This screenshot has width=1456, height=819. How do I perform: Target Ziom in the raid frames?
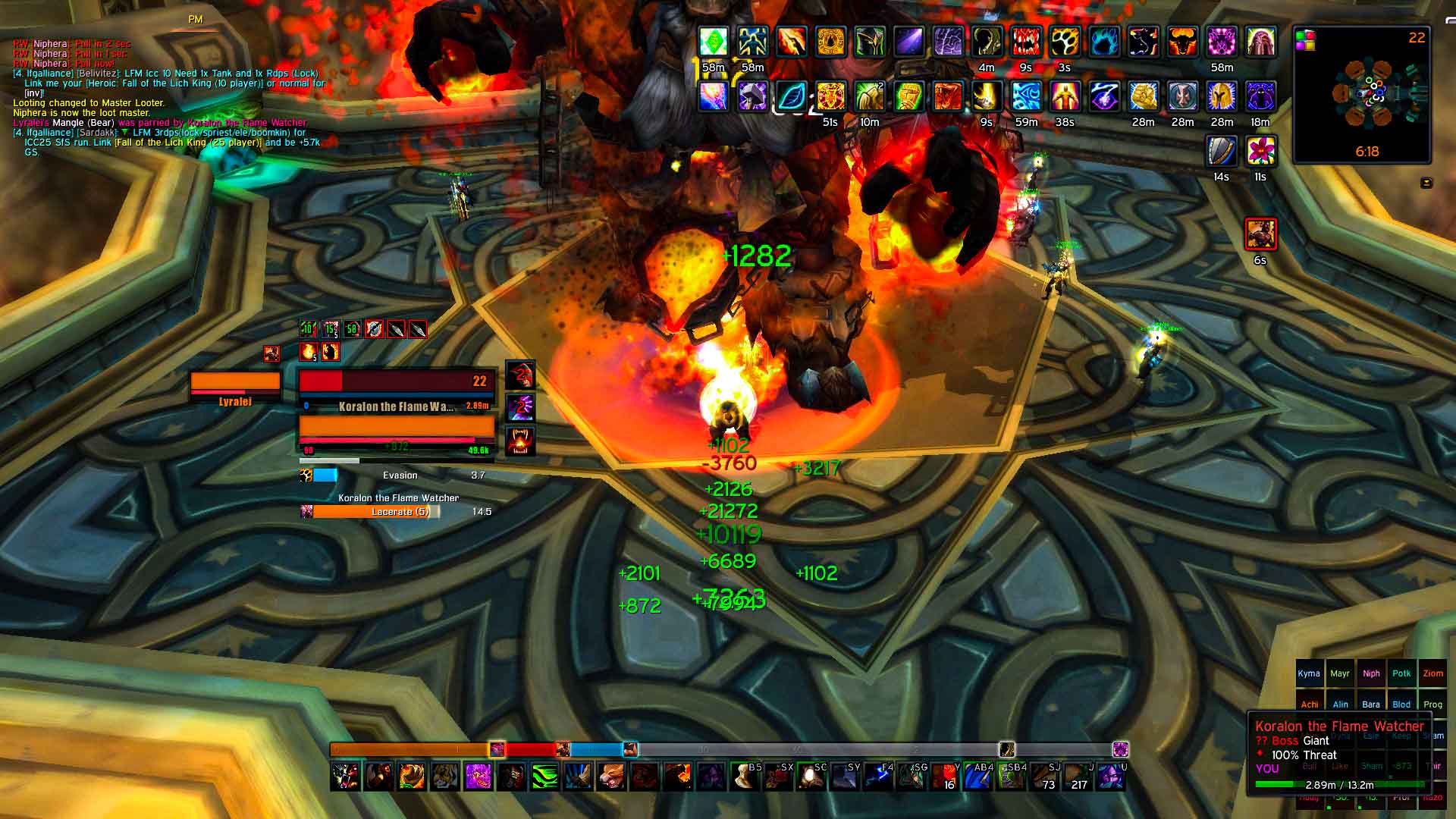tap(1432, 673)
